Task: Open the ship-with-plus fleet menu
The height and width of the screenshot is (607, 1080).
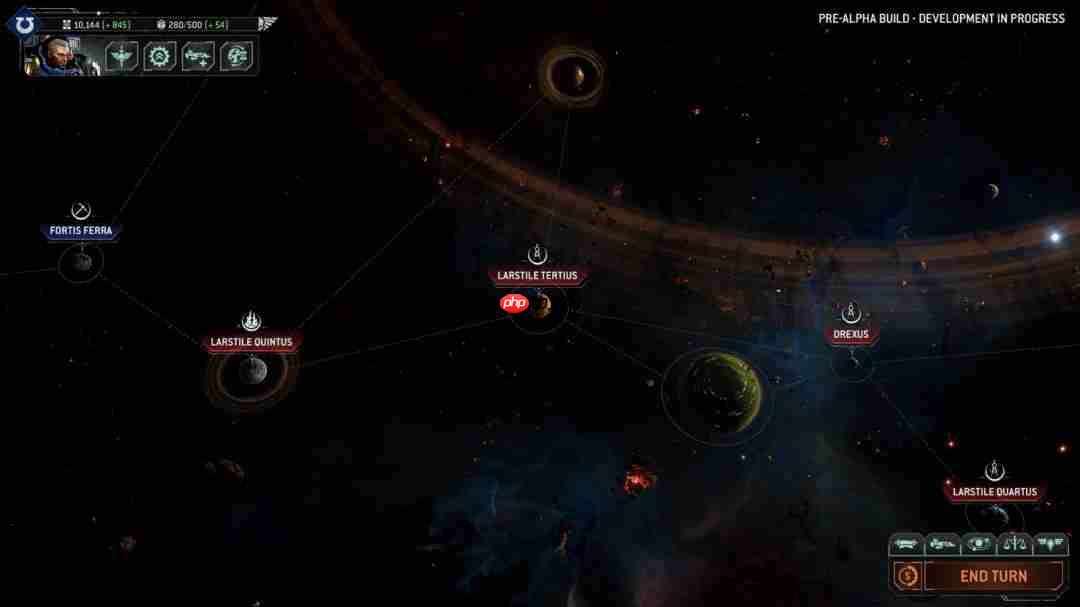Action: (197, 56)
